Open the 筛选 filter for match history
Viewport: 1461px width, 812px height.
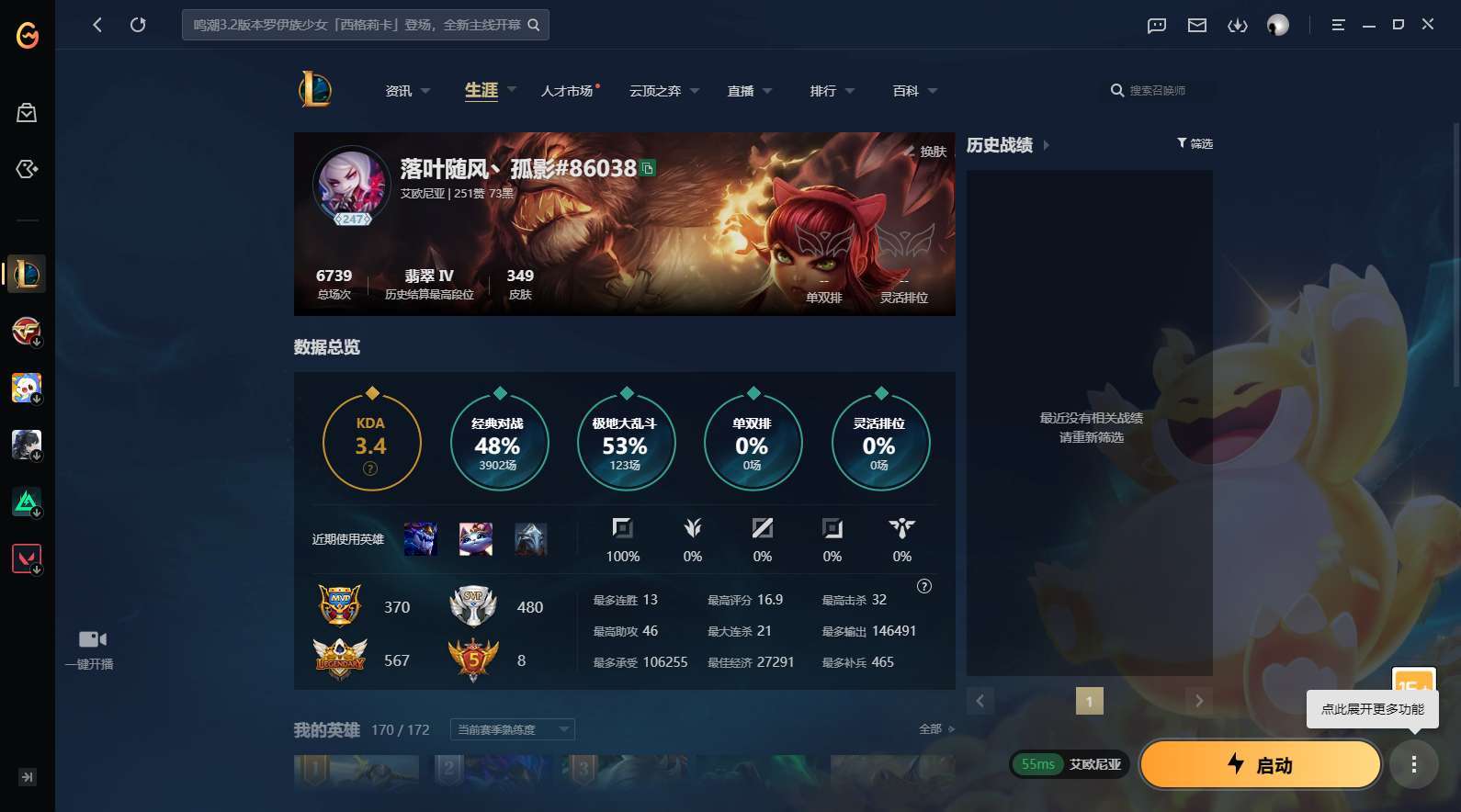point(1194,143)
